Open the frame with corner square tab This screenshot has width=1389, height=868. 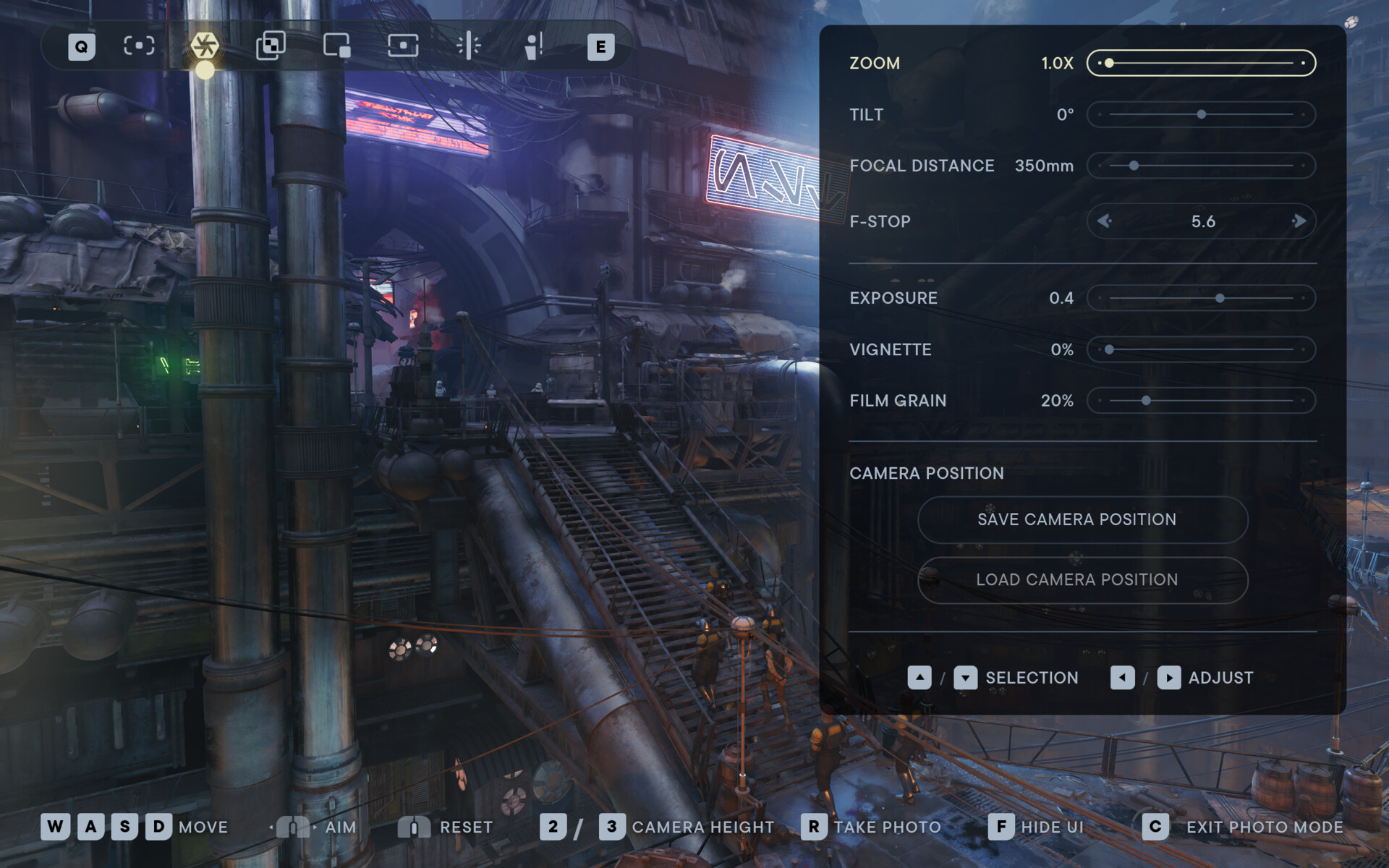337,46
